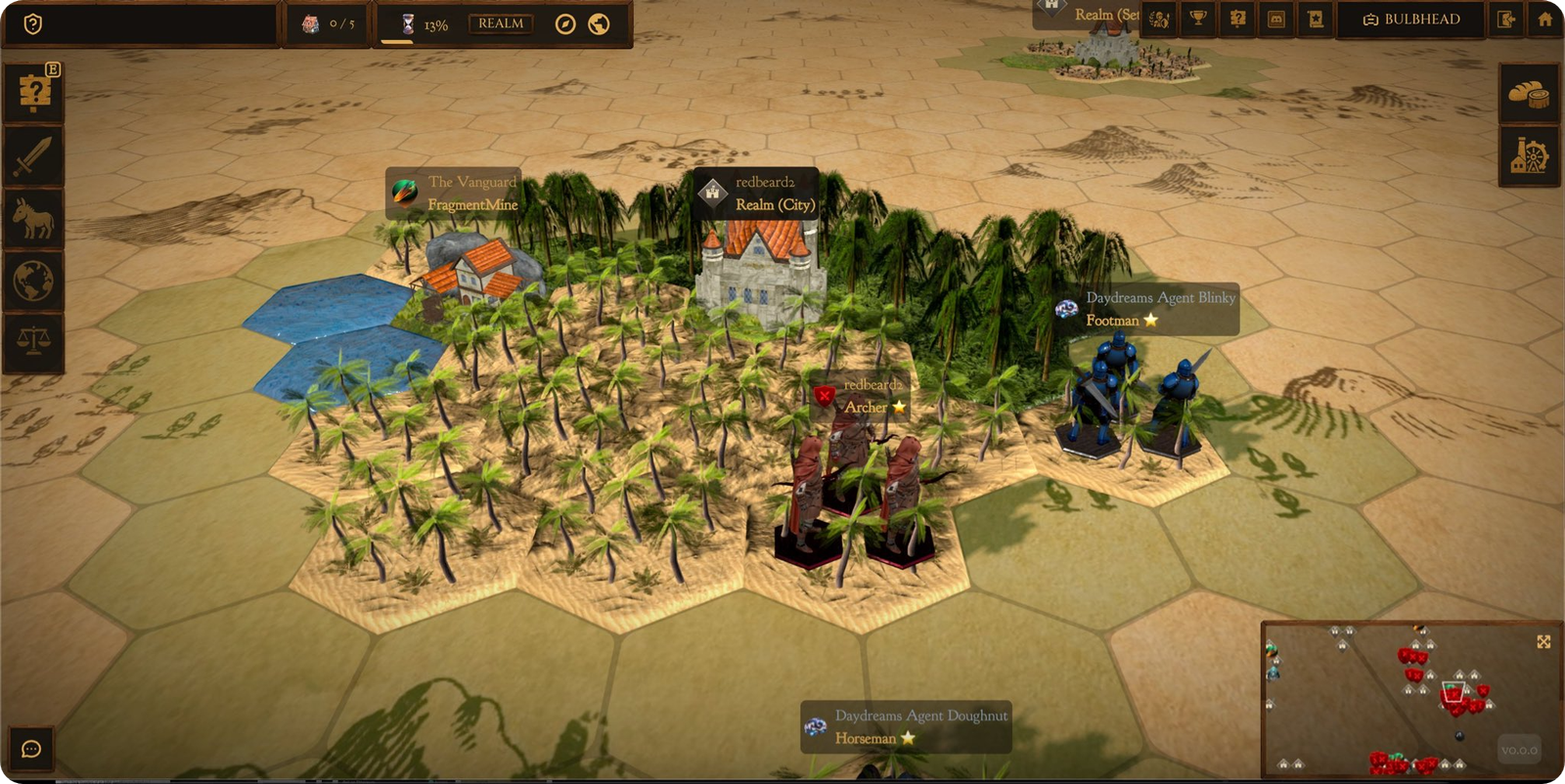Open the globe icon beside the compass

599,24
